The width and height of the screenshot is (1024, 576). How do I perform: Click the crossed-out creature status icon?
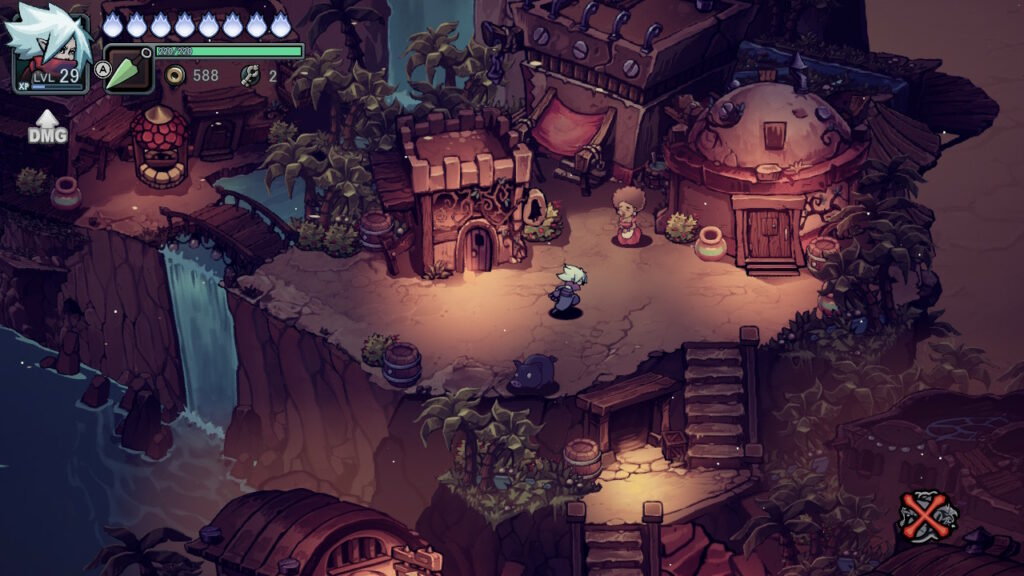[x=927, y=515]
